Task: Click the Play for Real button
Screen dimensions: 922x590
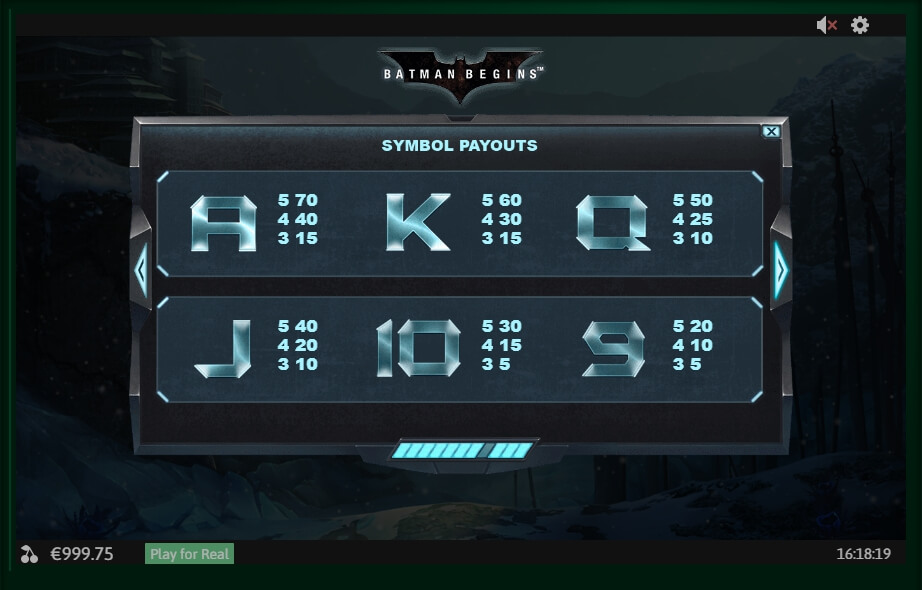Action: click(190, 554)
